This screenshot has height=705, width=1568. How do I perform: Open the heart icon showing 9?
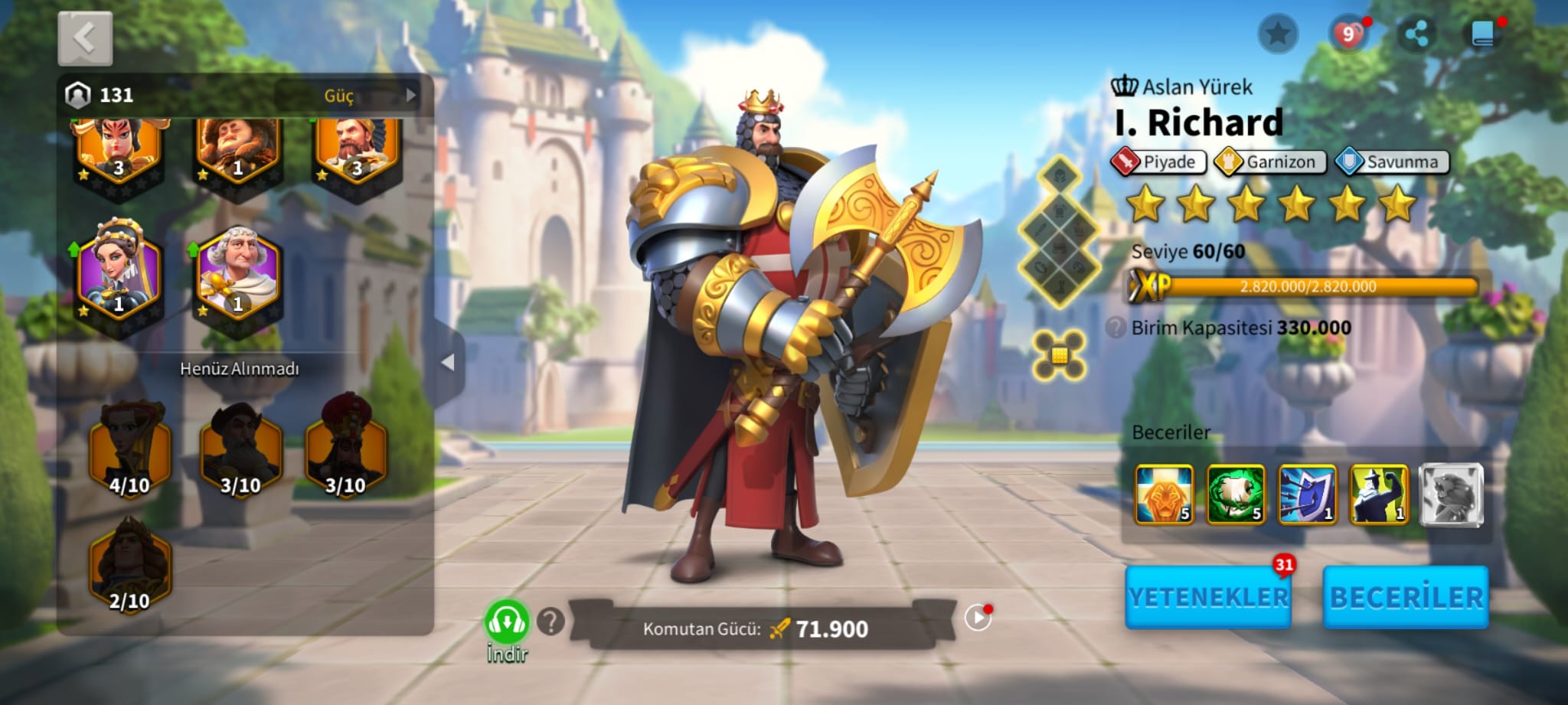[x=1348, y=34]
